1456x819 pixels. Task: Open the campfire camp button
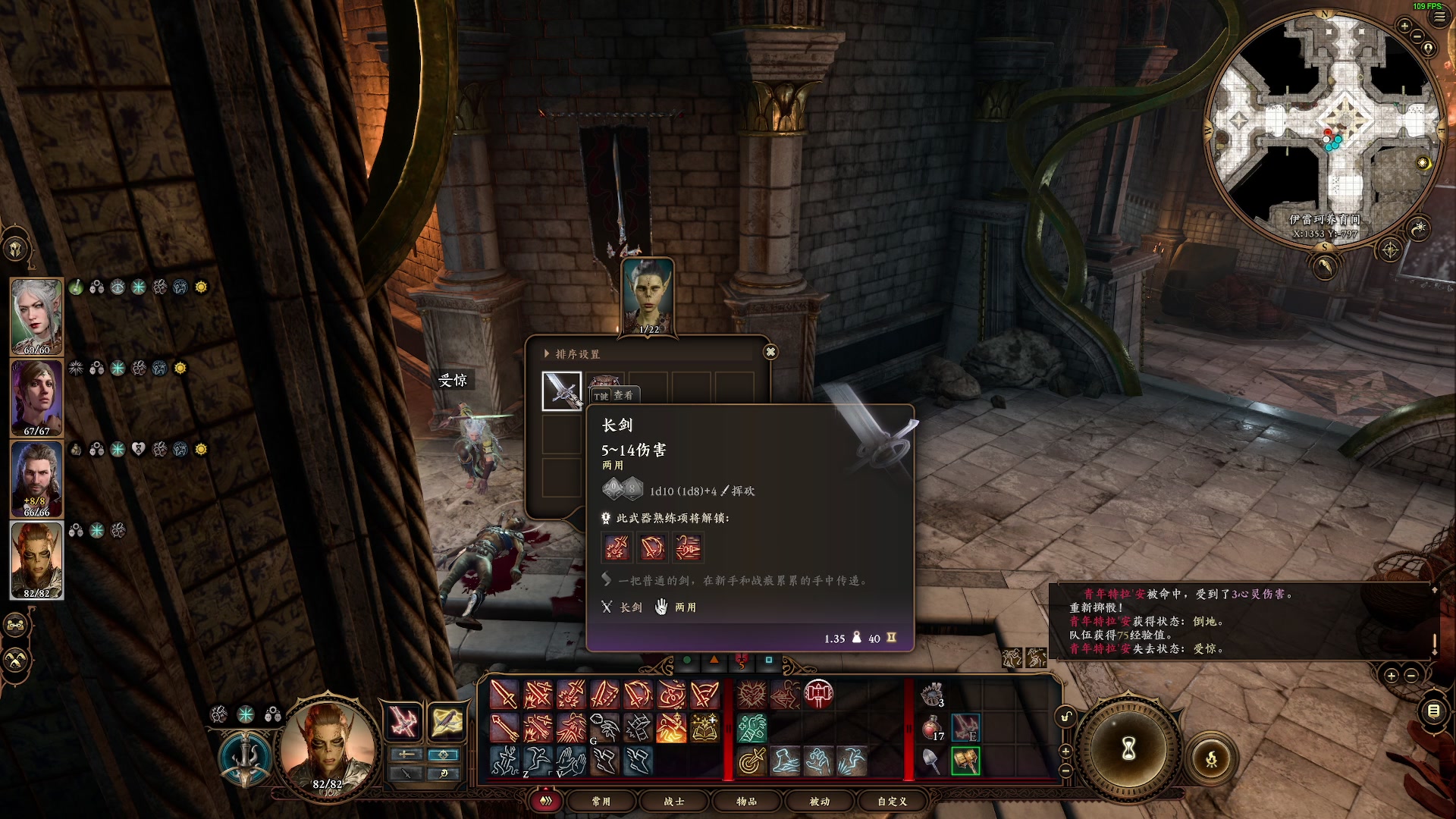click(1211, 758)
